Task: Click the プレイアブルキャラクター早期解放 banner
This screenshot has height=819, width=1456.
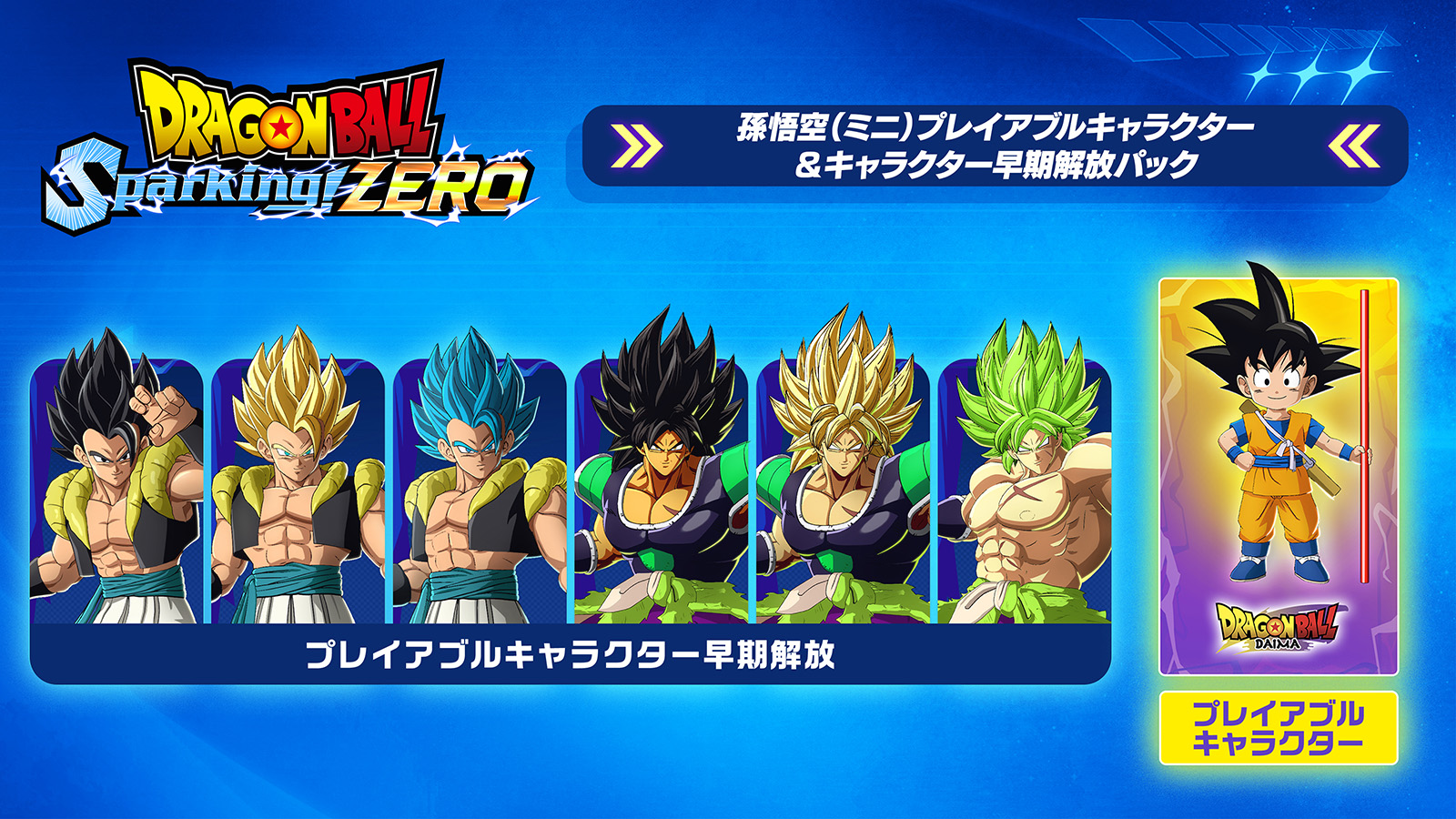Action: pyautogui.click(x=571, y=654)
